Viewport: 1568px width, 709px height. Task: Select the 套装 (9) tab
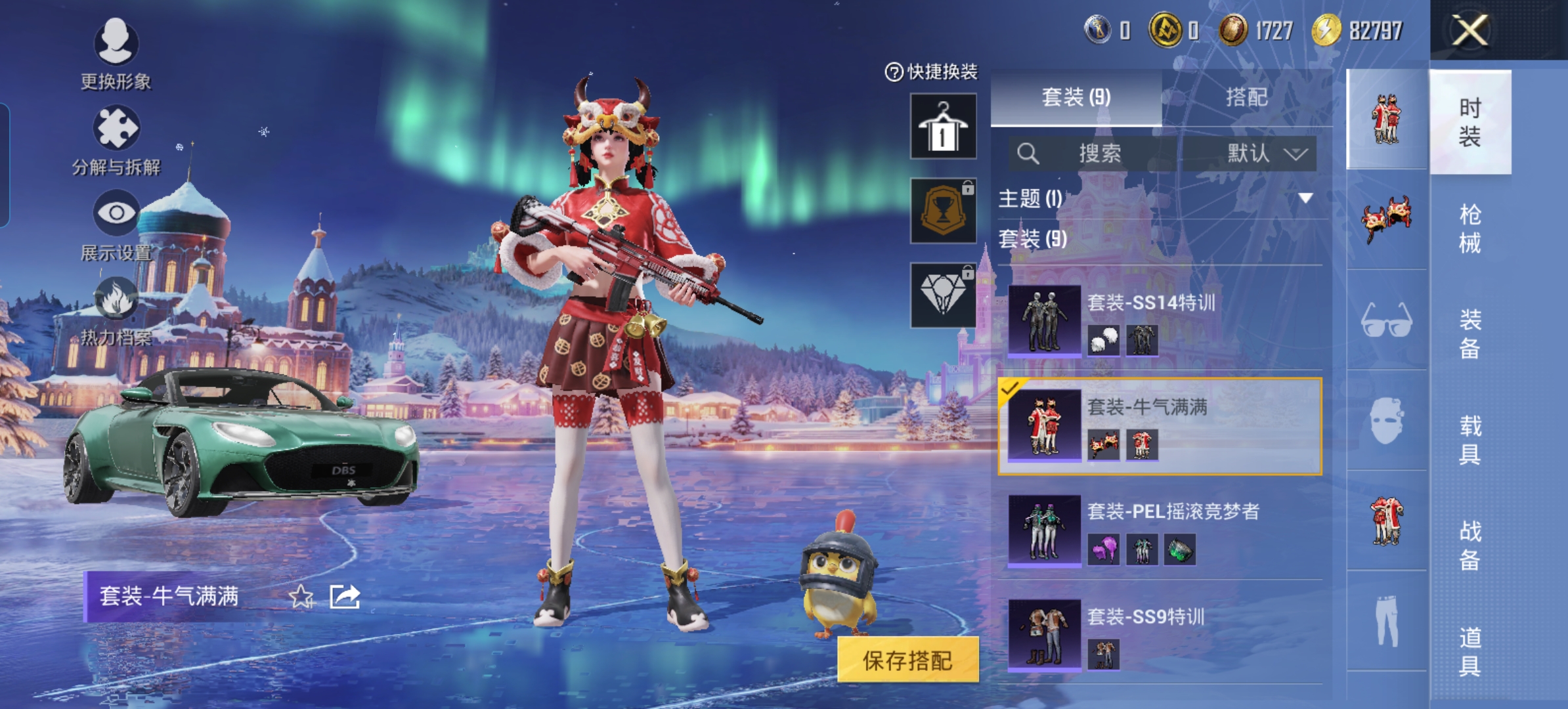click(x=1076, y=98)
